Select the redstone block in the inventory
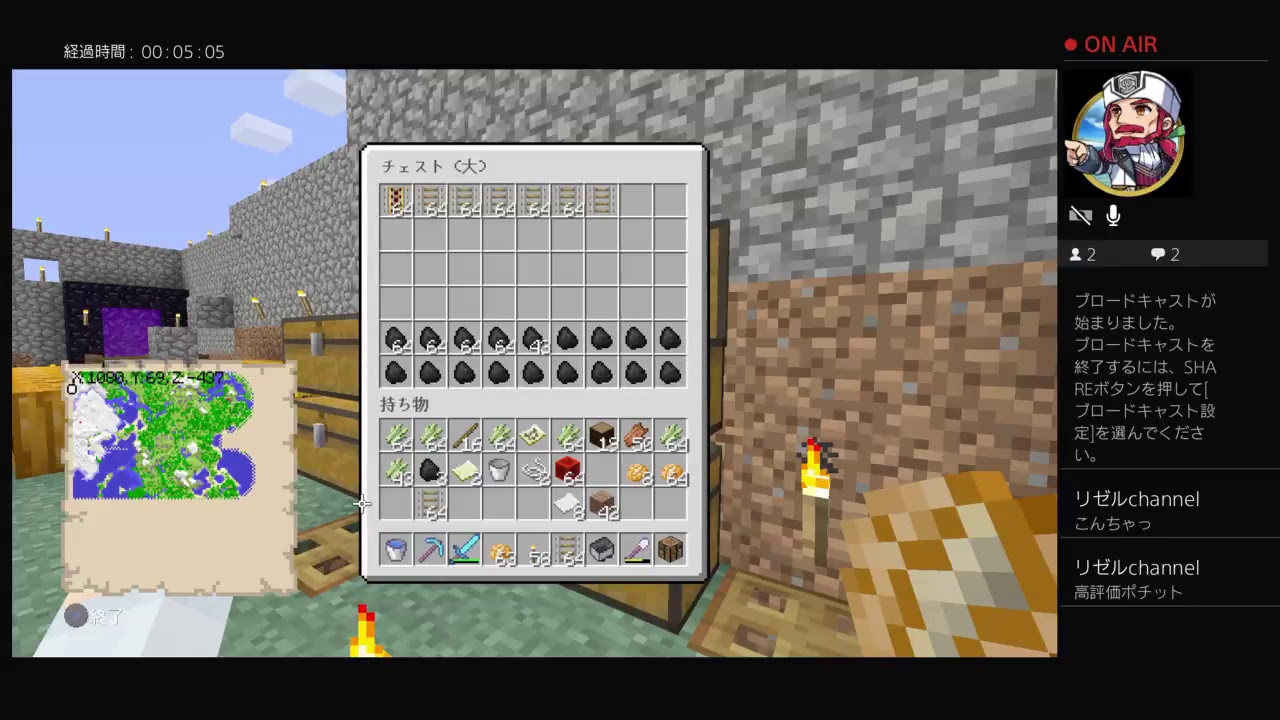This screenshot has height=720, width=1280. 567,471
